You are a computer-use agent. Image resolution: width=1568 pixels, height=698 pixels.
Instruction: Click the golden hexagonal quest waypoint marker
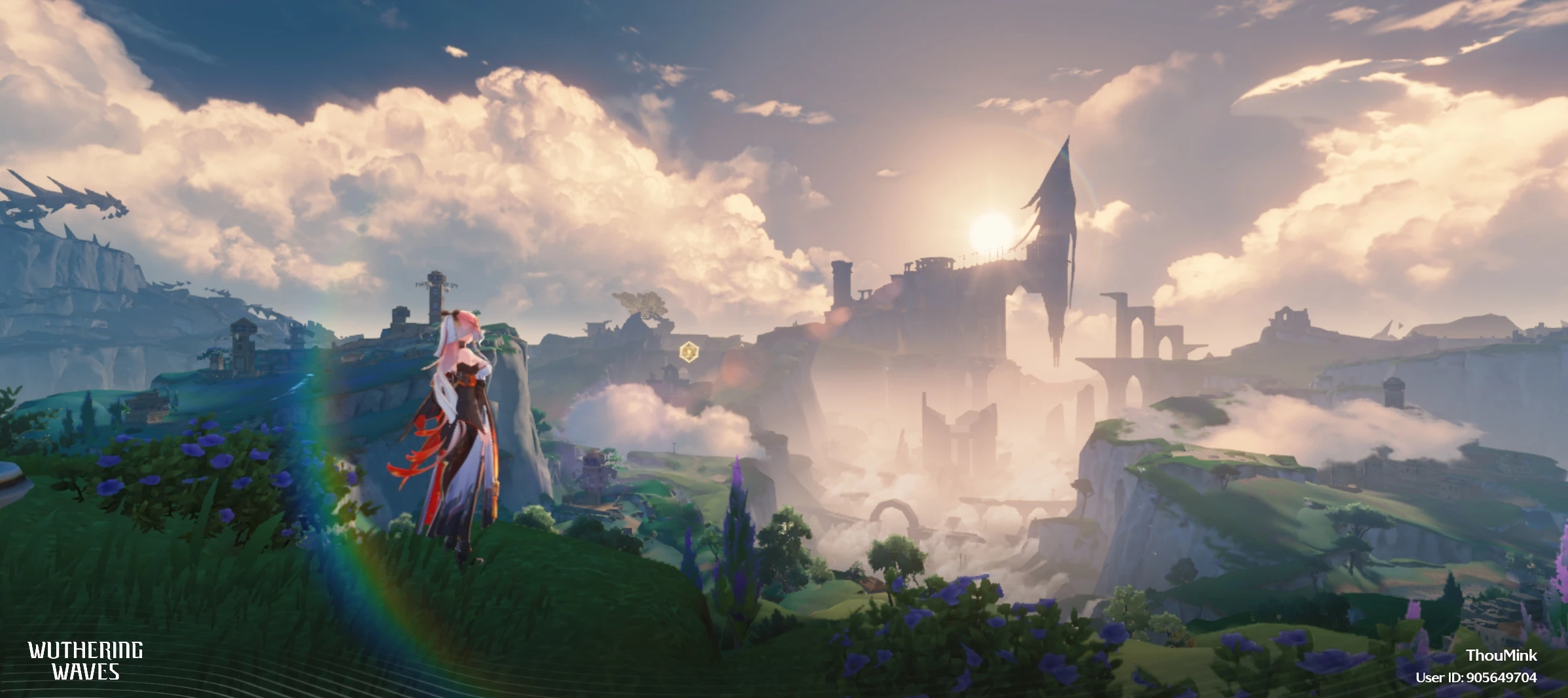pyautogui.click(x=688, y=352)
